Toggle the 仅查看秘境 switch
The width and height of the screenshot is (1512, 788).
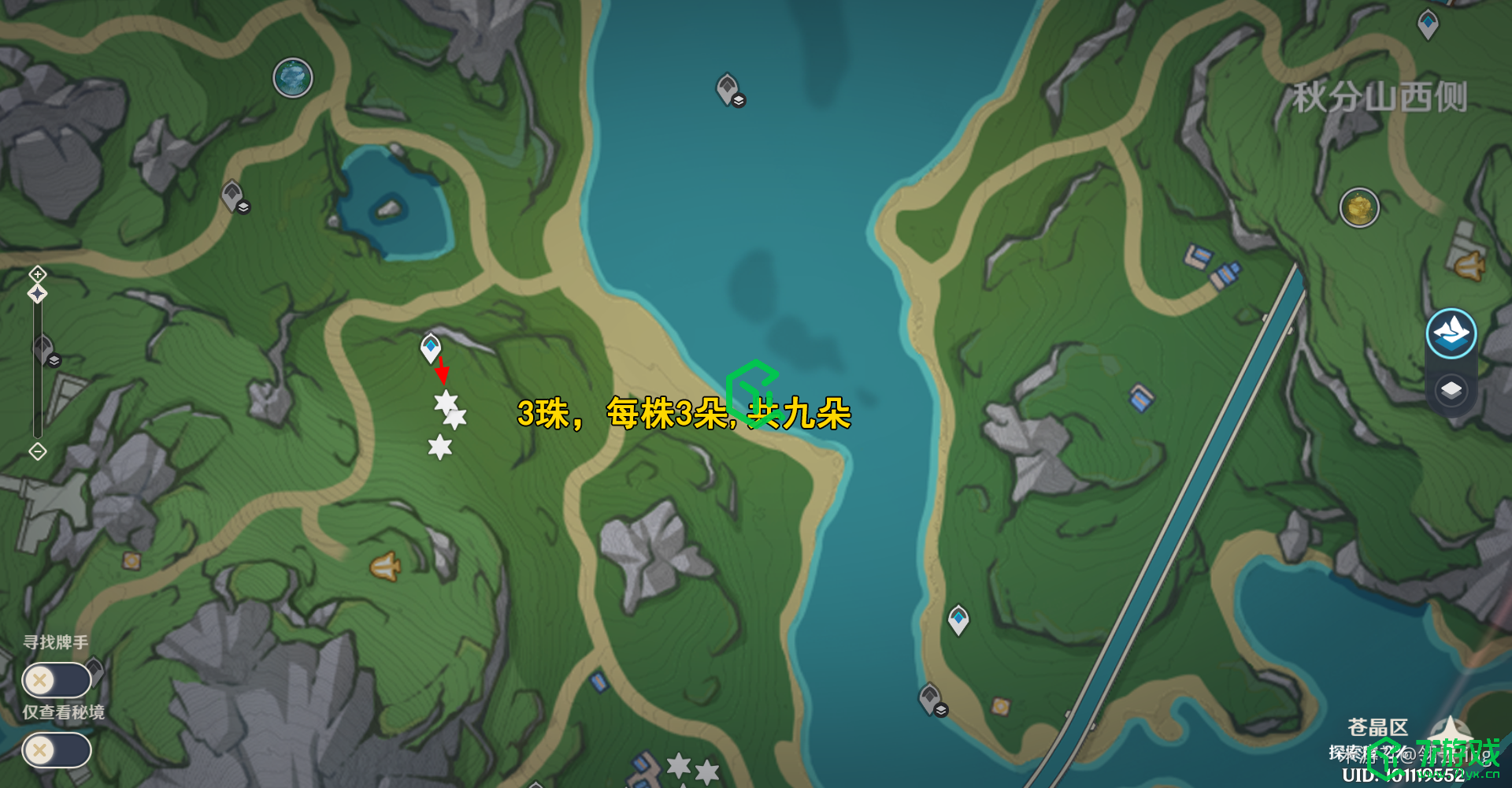point(57,750)
